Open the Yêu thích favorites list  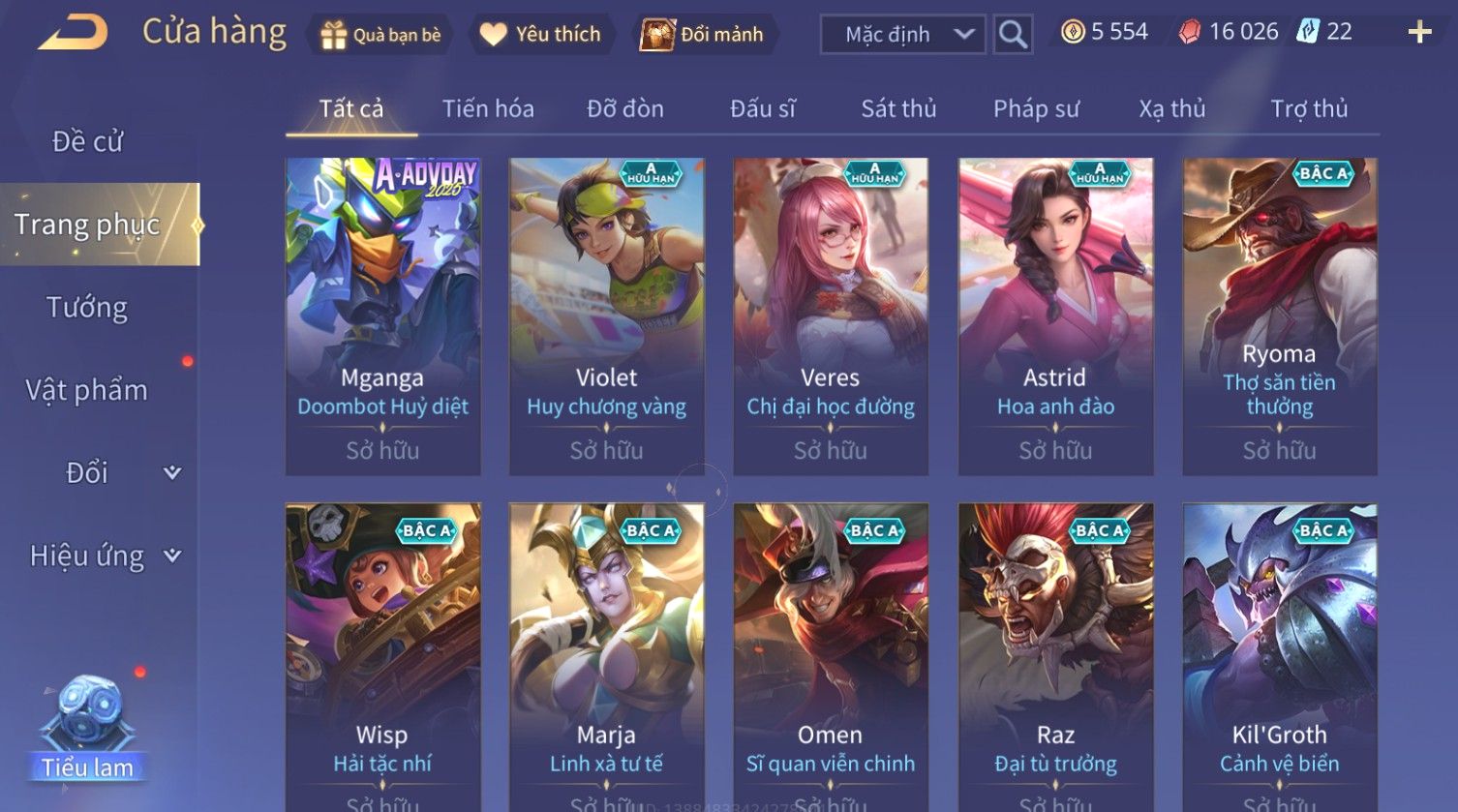541,35
